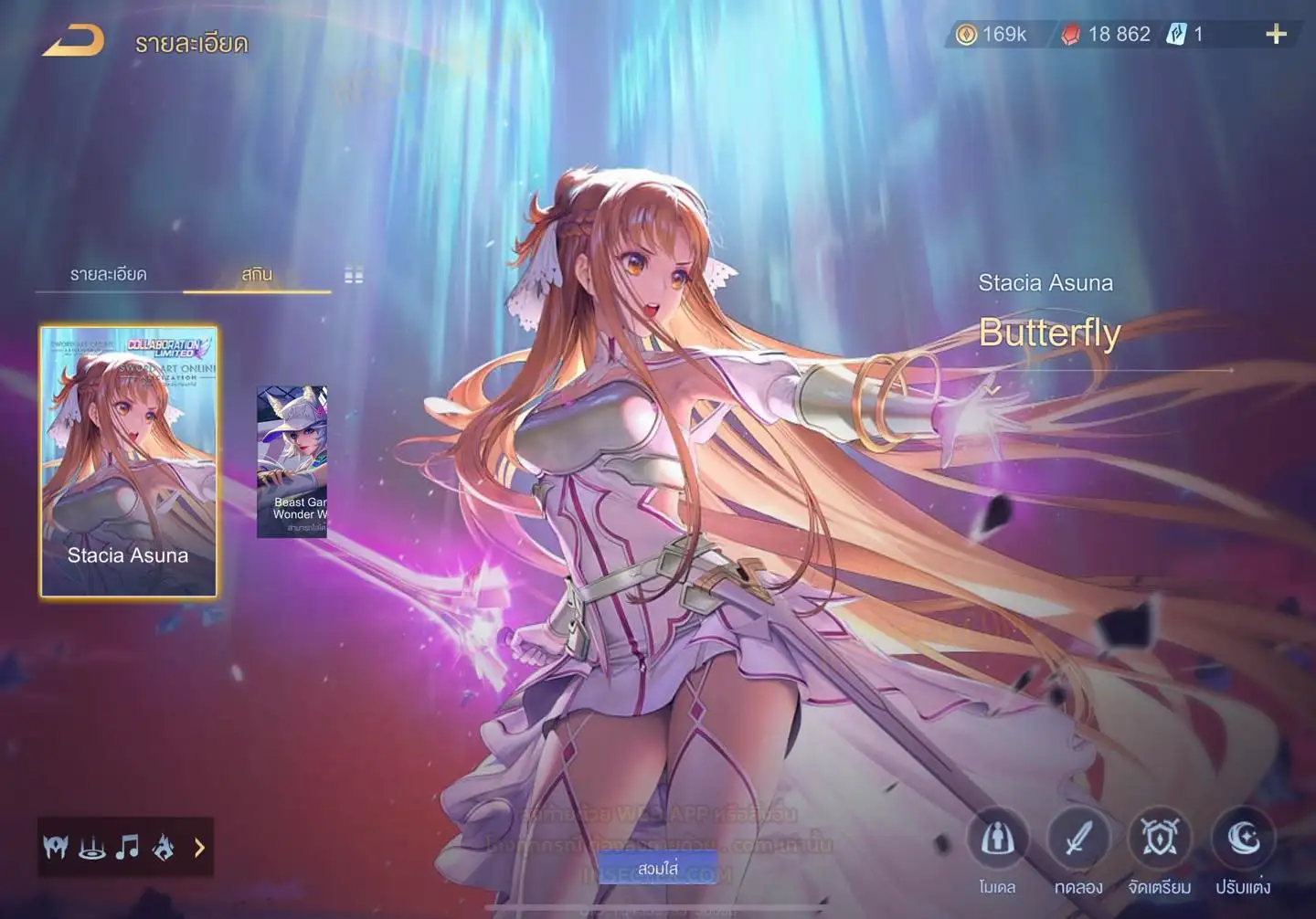Open ปรับแต่ง customization
The height and width of the screenshot is (919, 1316).
(1243, 840)
